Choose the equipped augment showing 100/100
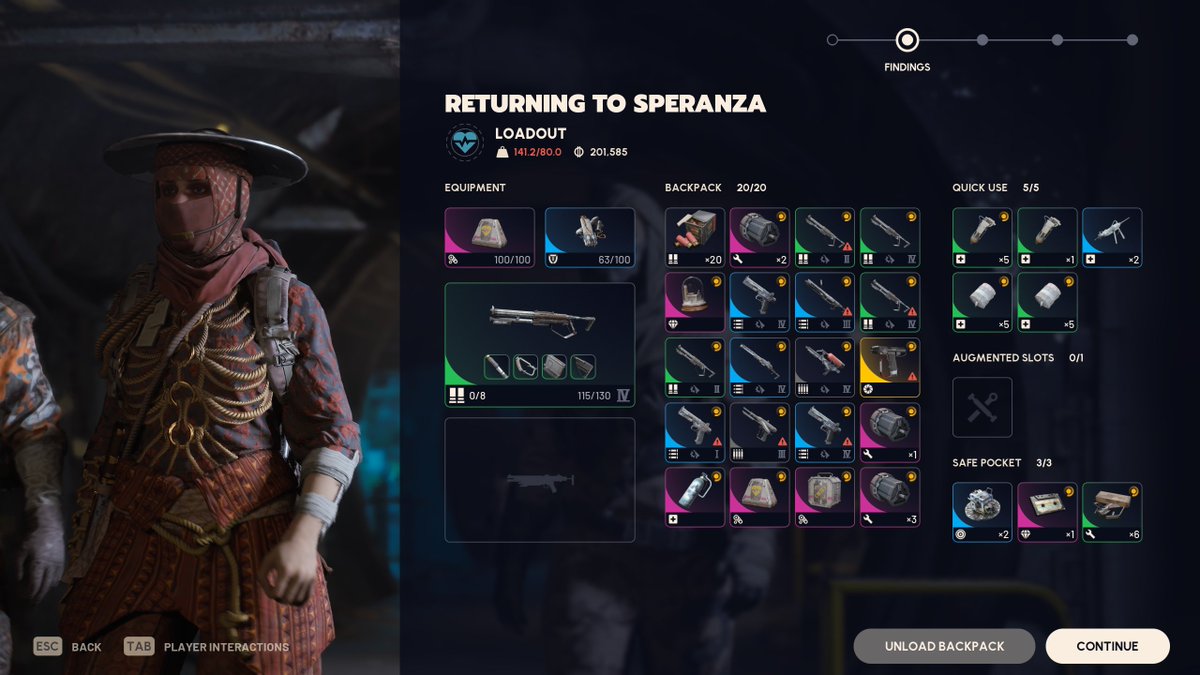Screen dimensions: 1200x675 click(x=490, y=237)
